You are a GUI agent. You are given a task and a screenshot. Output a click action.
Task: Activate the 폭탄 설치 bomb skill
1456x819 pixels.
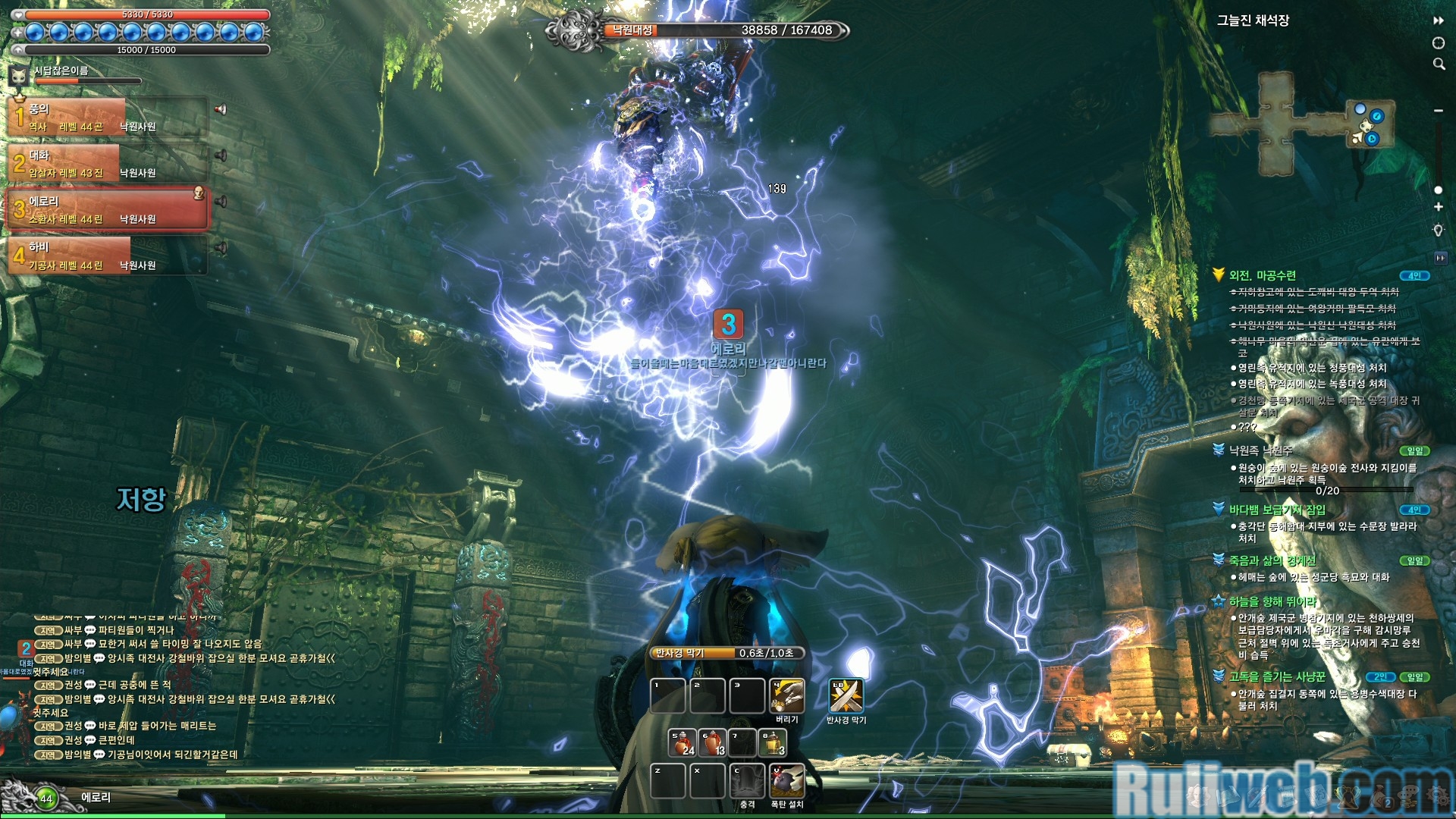point(786,781)
